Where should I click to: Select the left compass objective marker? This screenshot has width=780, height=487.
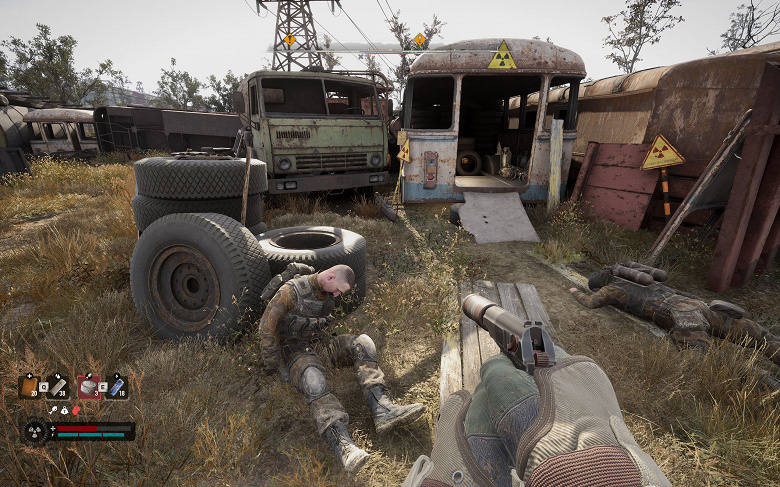click(290, 40)
